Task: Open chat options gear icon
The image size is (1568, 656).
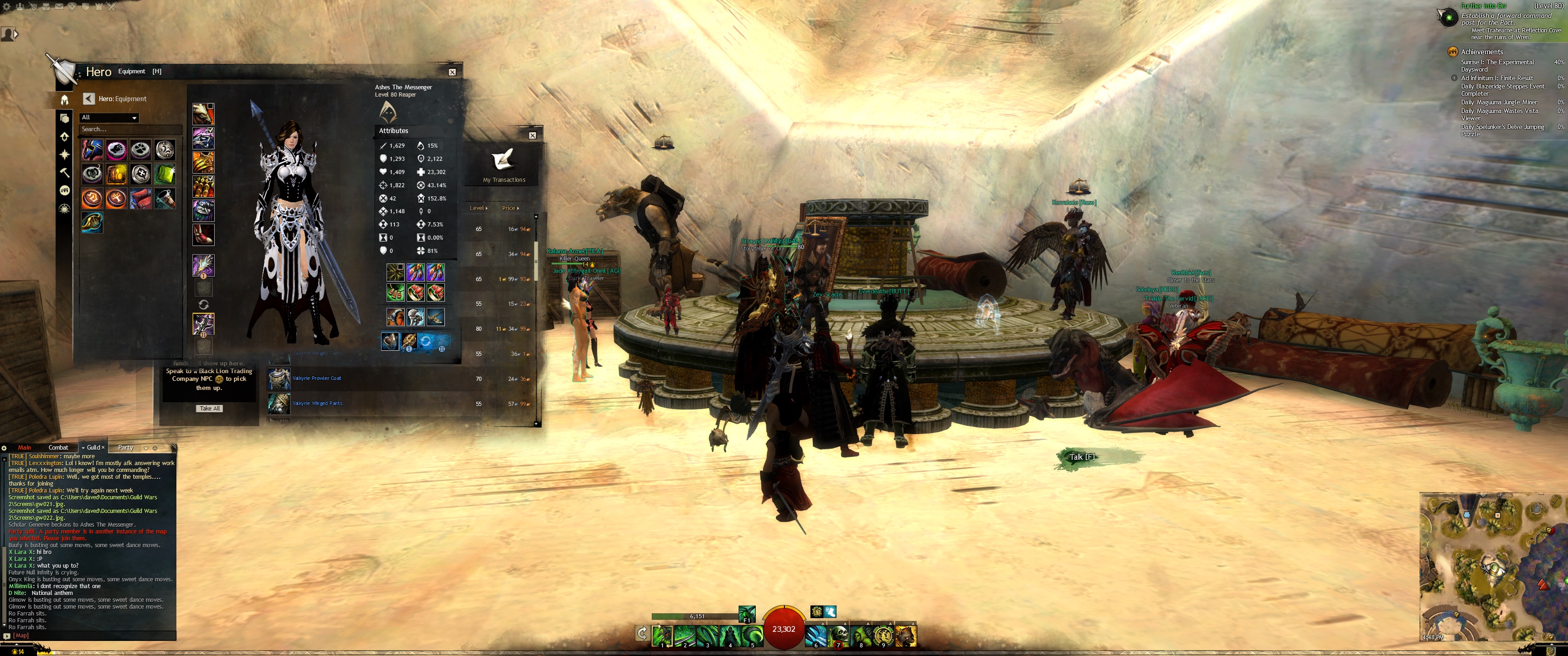Action: pyautogui.click(x=4, y=448)
